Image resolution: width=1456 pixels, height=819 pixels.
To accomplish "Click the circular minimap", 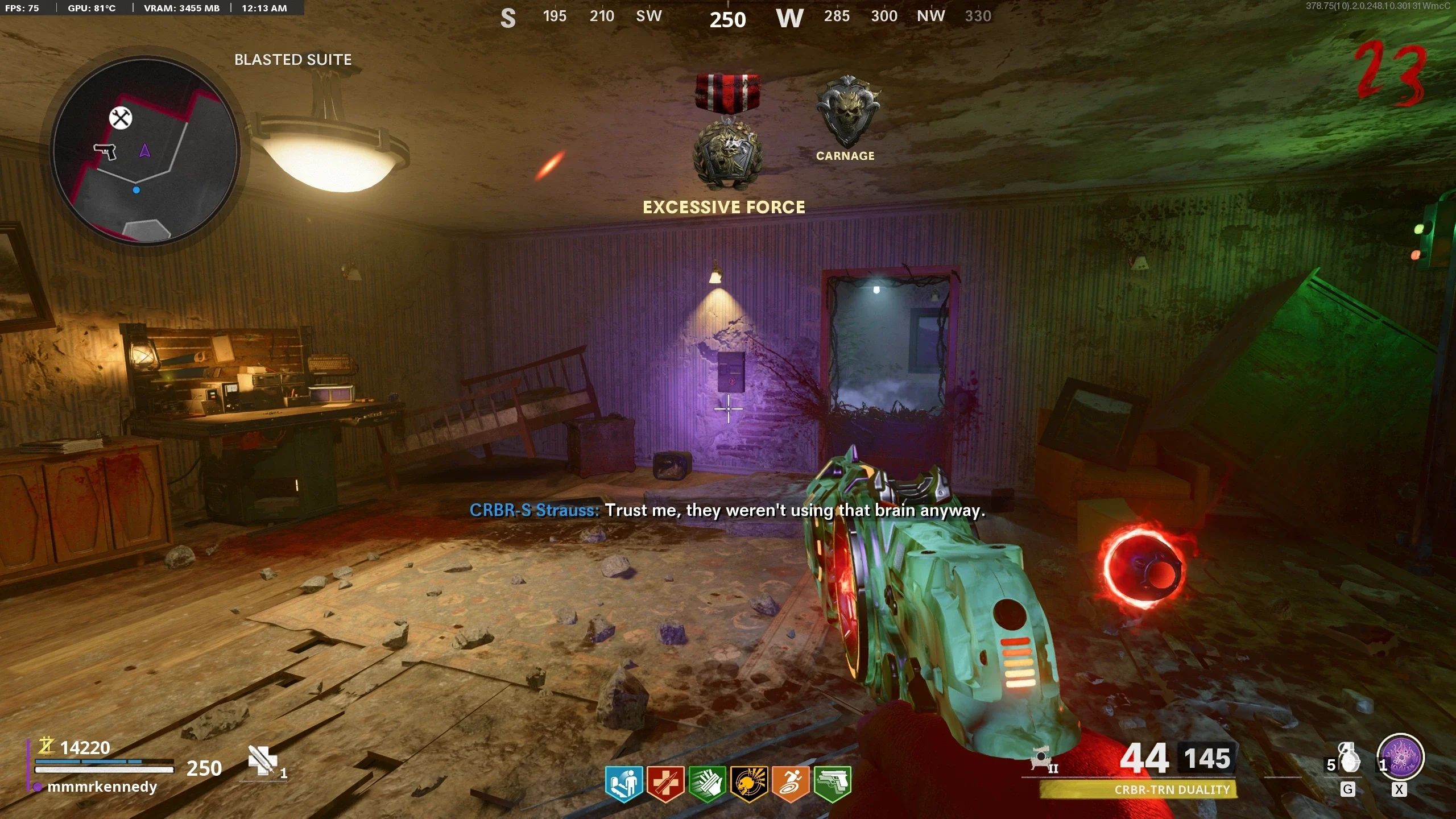I will coord(146,151).
